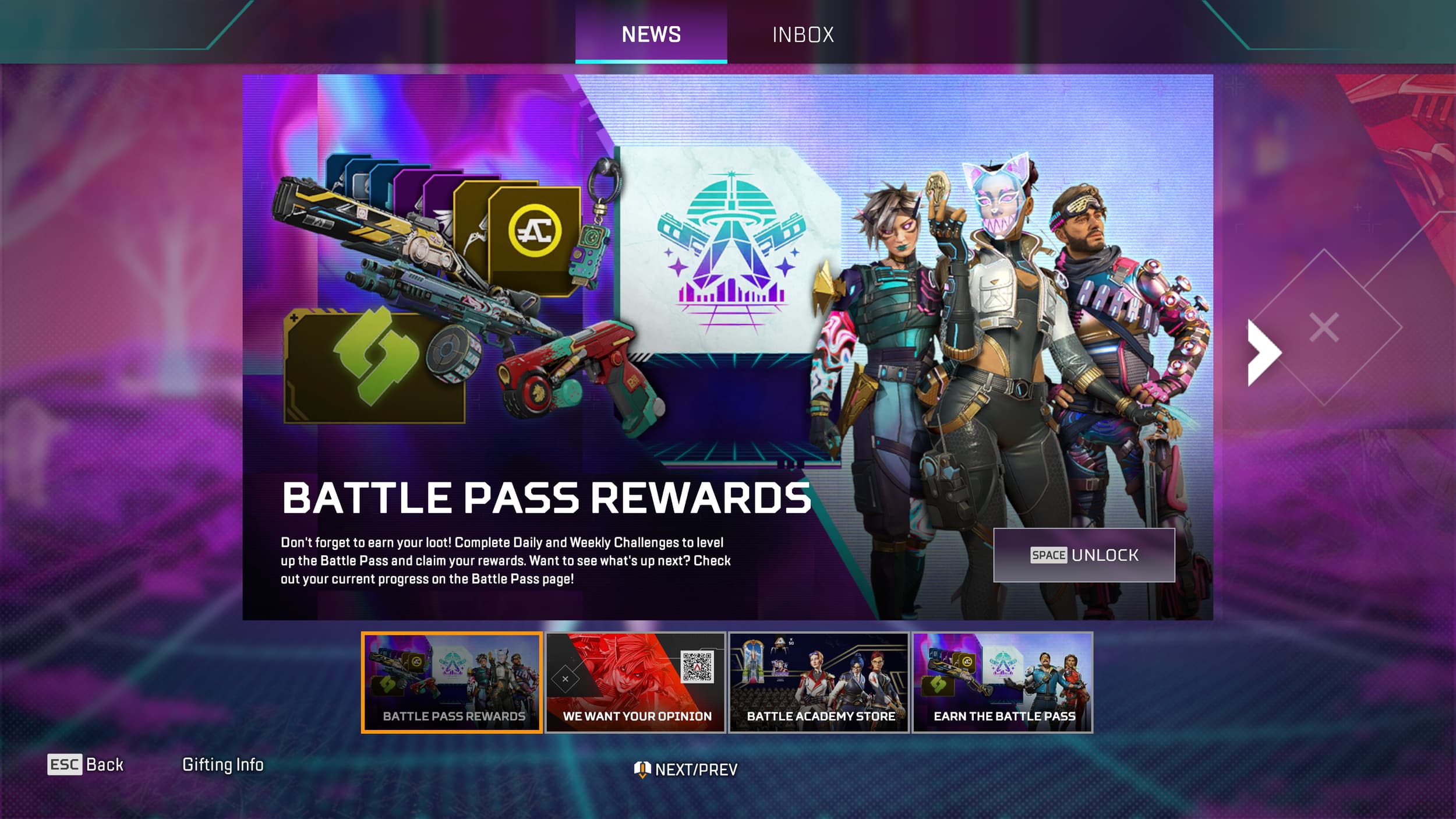Select the NEWS tab
The image size is (1456, 819).
tap(651, 34)
